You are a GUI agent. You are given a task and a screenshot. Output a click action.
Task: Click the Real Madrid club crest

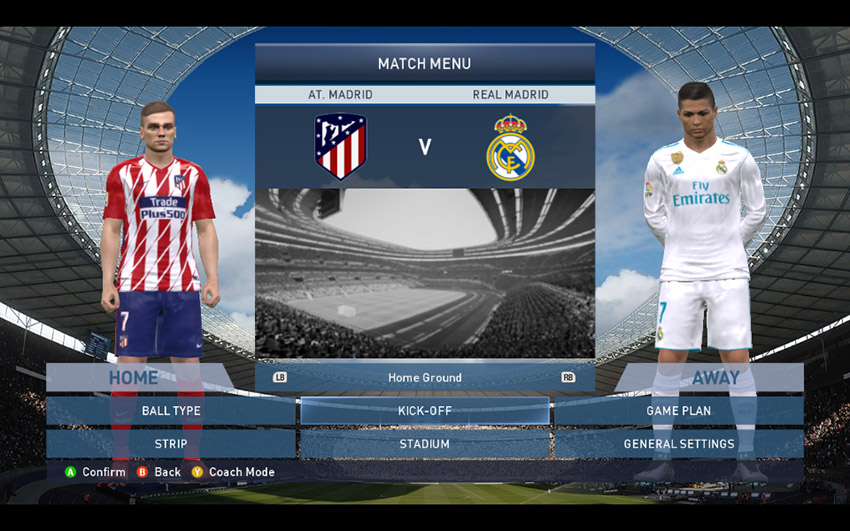coord(510,148)
